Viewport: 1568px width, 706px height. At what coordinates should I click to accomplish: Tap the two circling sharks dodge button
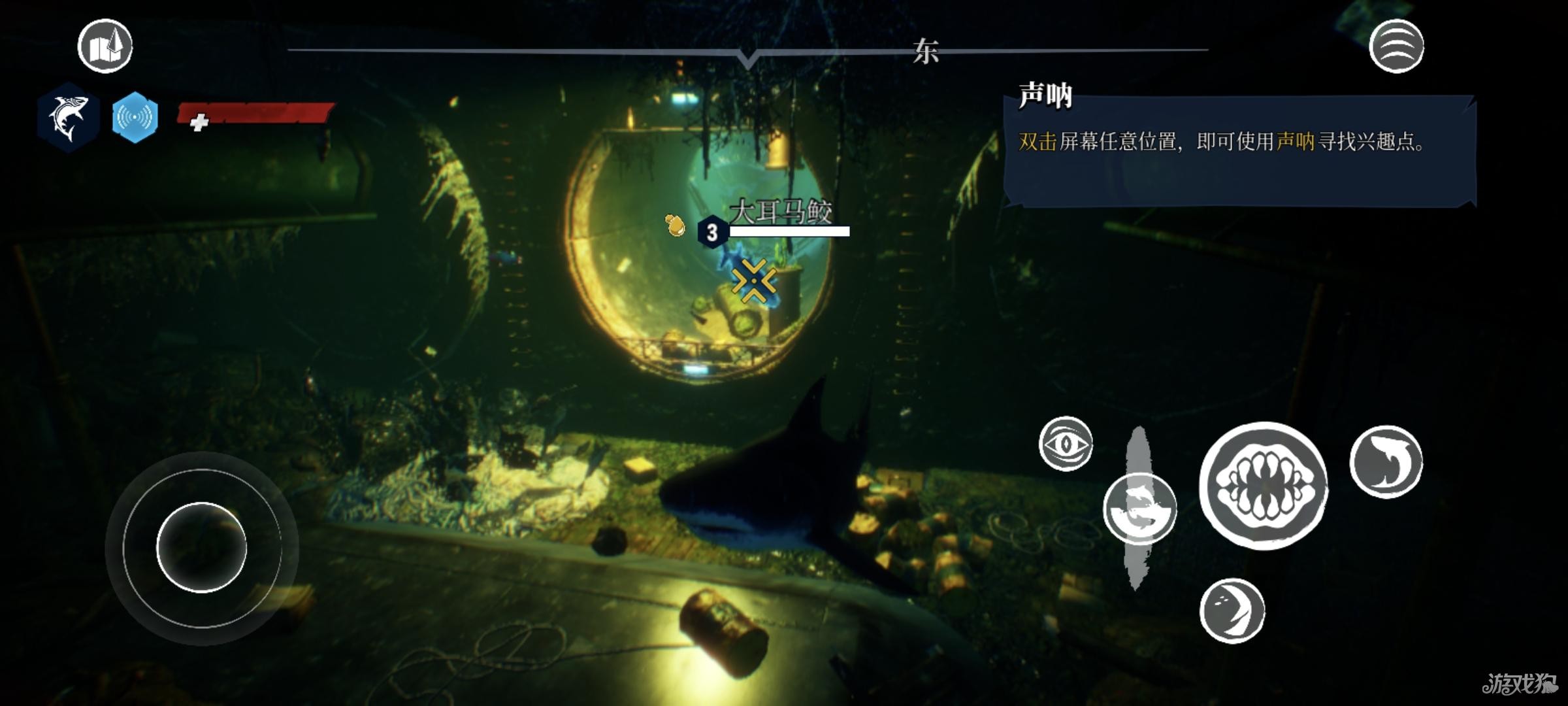click(1139, 509)
